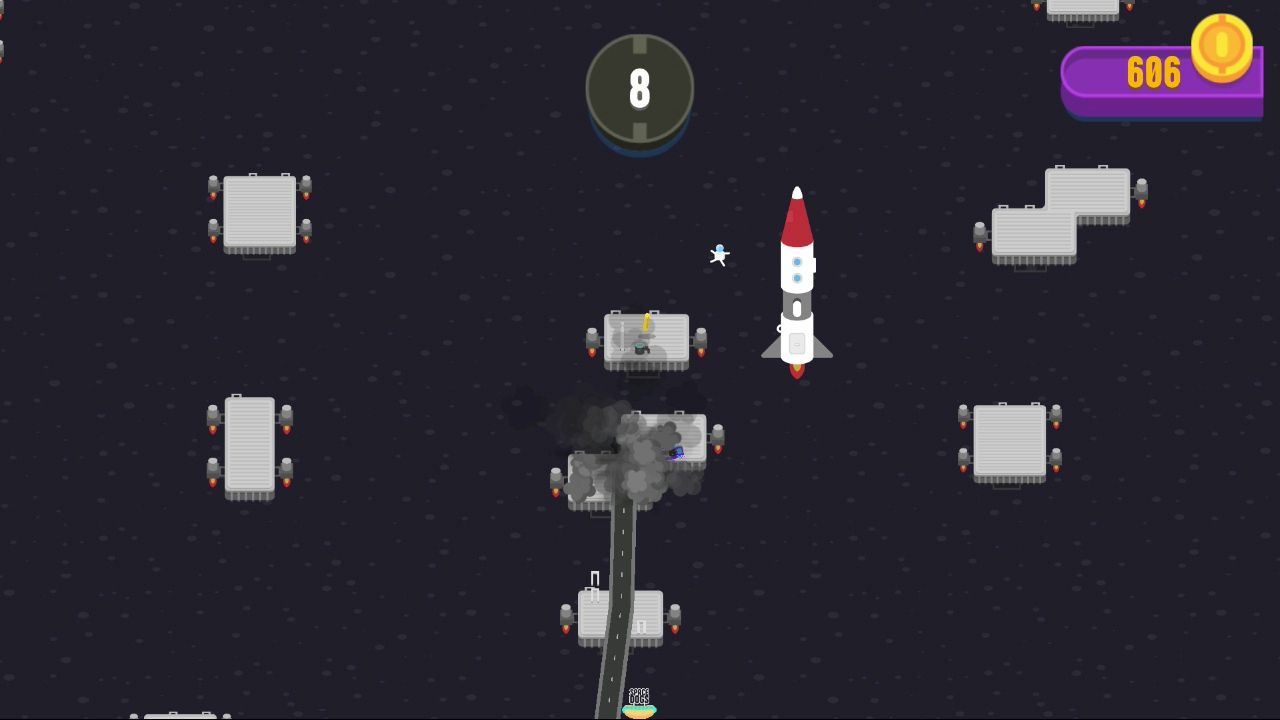The width and height of the screenshot is (1280, 720).
Task: Click the 606 coin total text
Action: tap(1155, 73)
